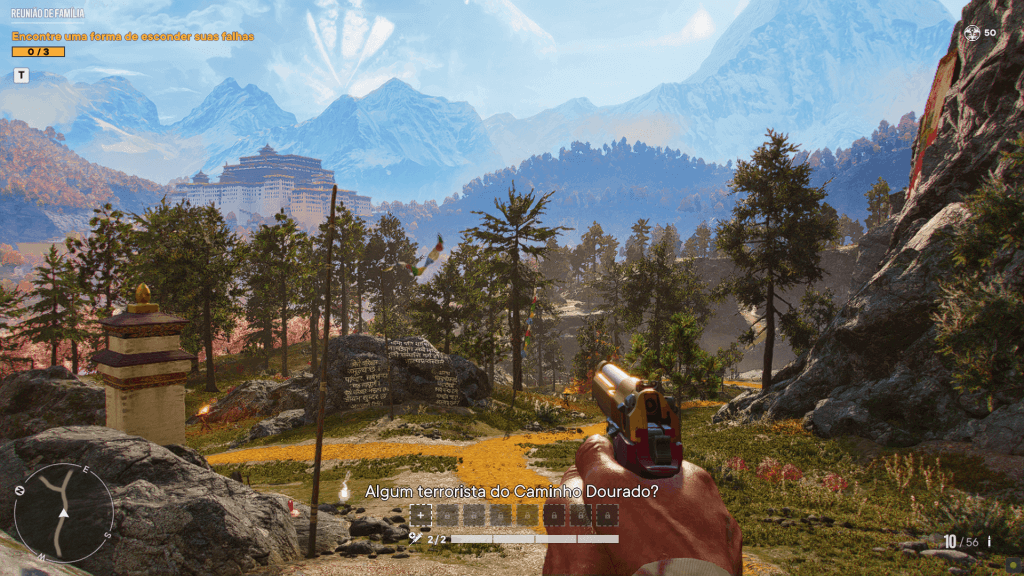
Task: Select the objective 'Encontre uma forma de esconder suas falhas'
Action: tap(132, 36)
